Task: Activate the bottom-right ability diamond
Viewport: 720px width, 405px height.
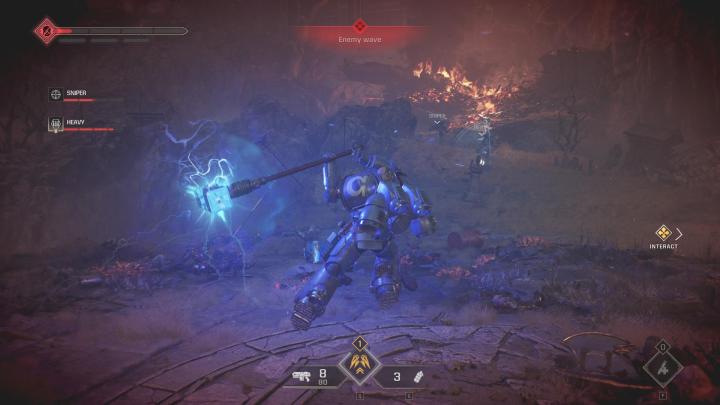Action: 662,368
